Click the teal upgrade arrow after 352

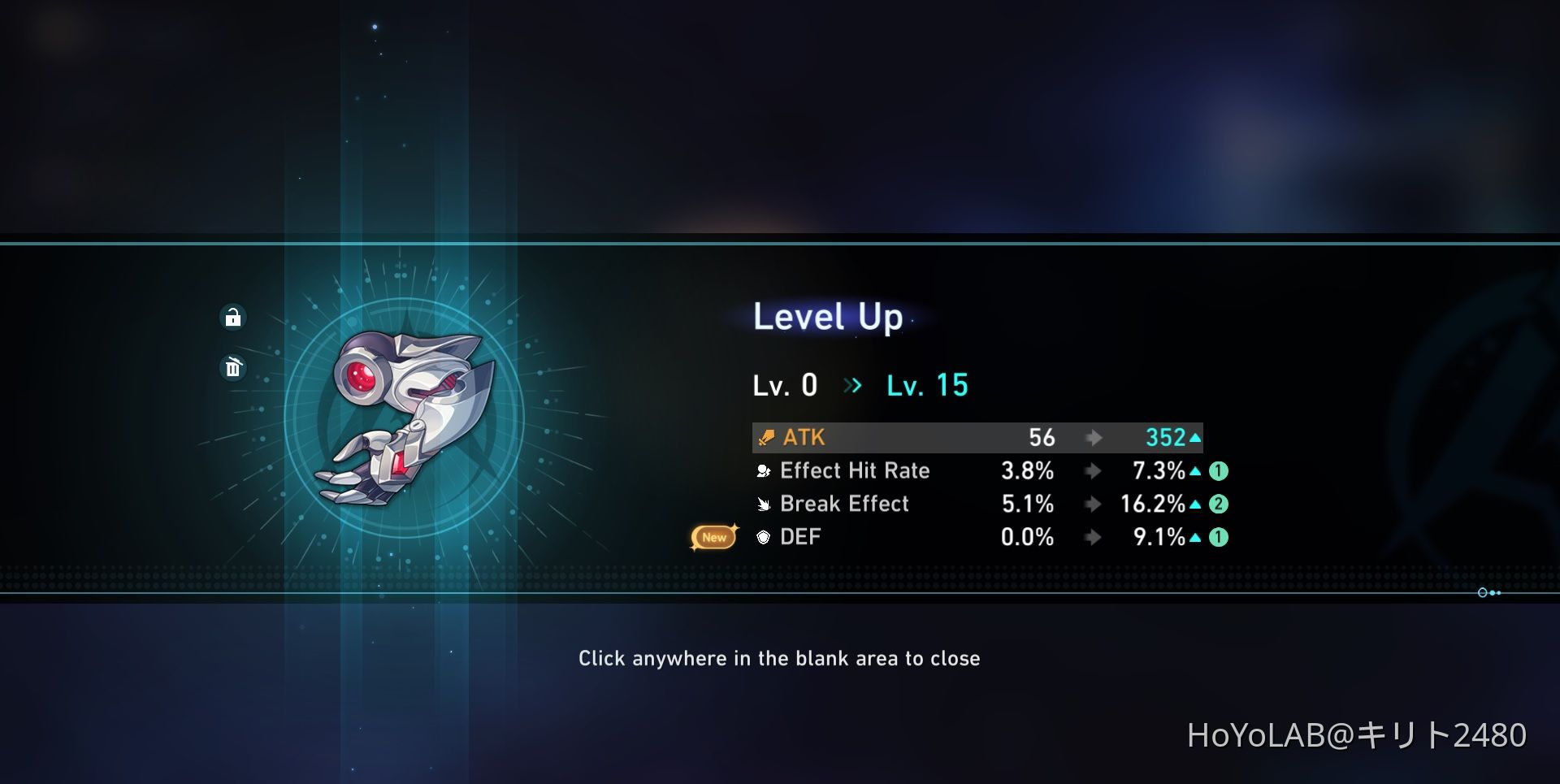coord(1195,438)
